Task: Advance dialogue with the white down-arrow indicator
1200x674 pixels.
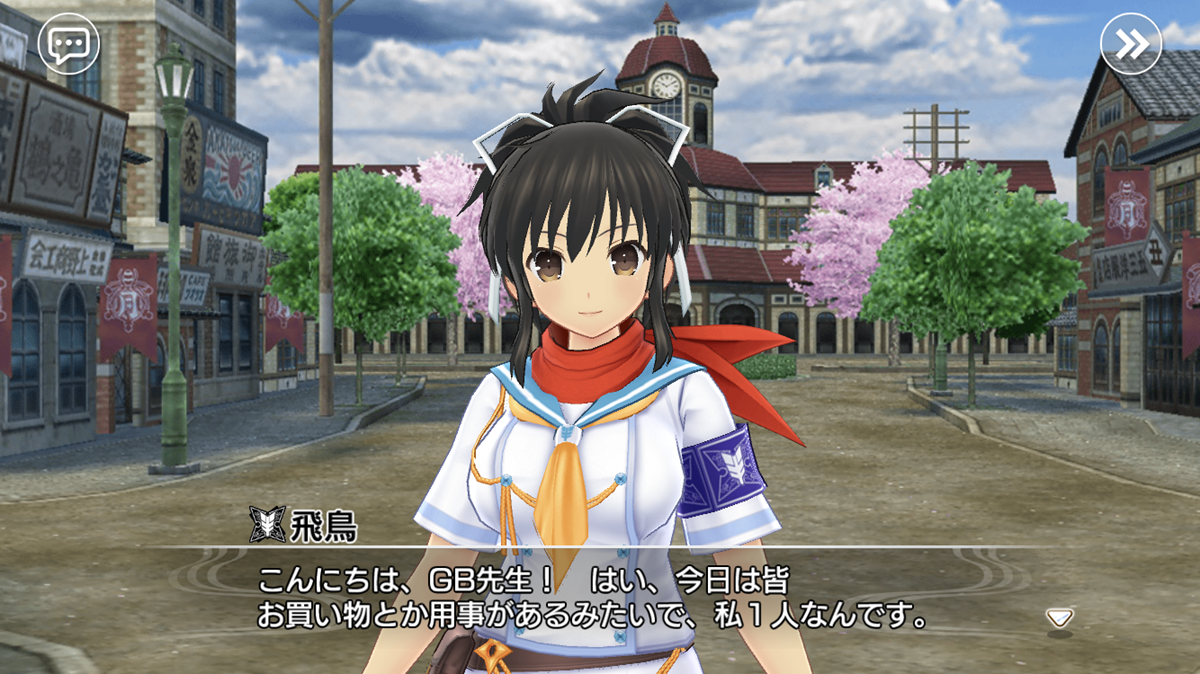Action: pos(1058,617)
